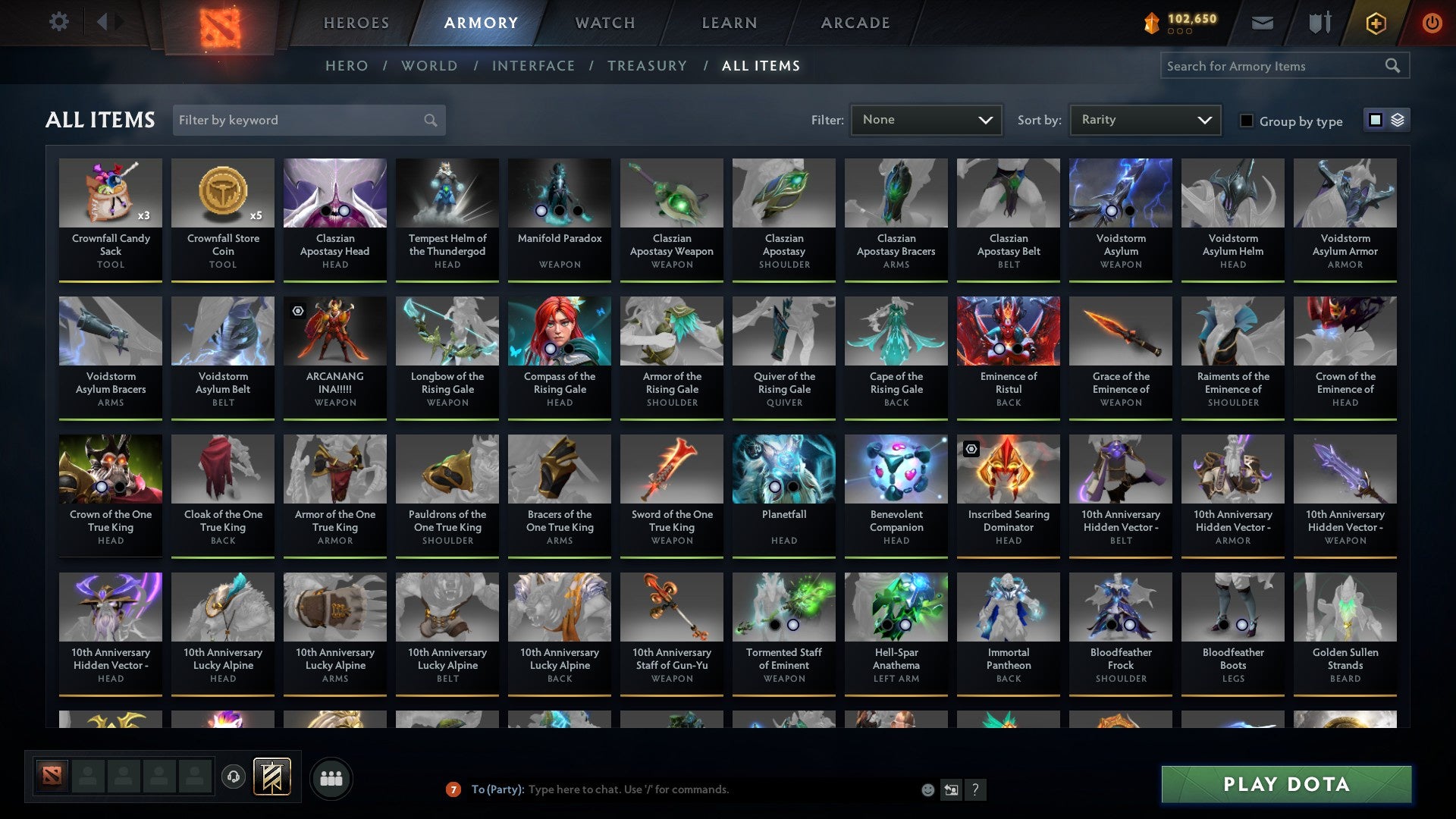The height and width of the screenshot is (819, 1456).
Task: Open the Filter dropdown set to None
Action: (926, 120)
